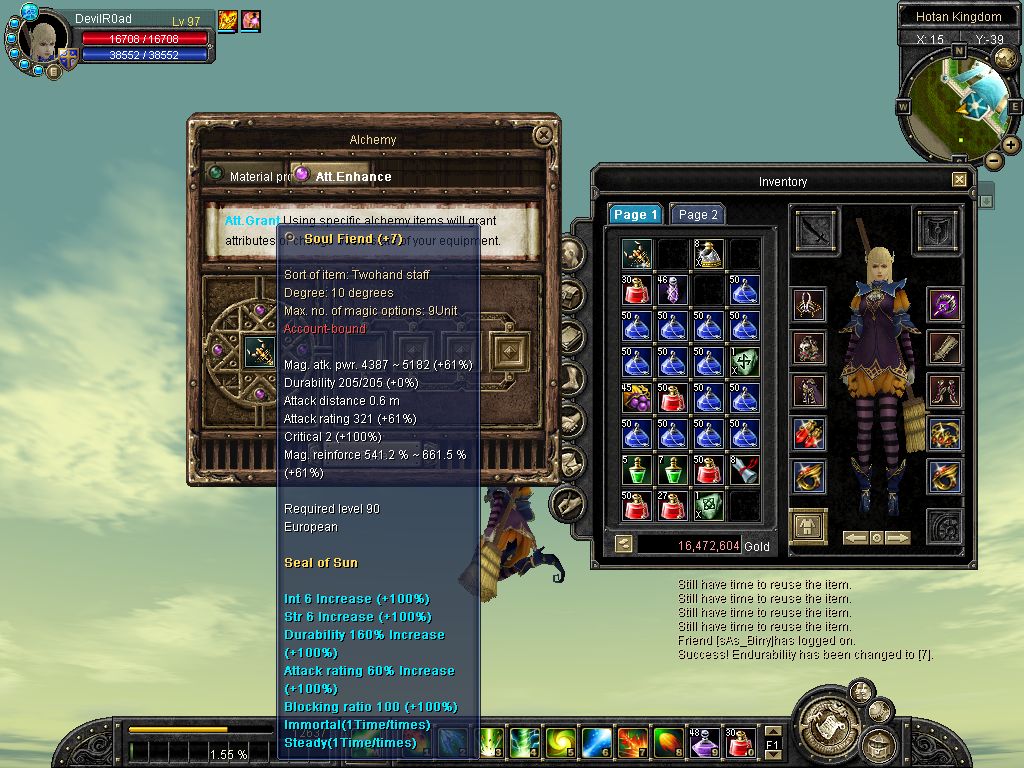This screenshot has height=768, width=1024.
Task: Click the avatar outfit toggle button
Action: coord(808,526)
